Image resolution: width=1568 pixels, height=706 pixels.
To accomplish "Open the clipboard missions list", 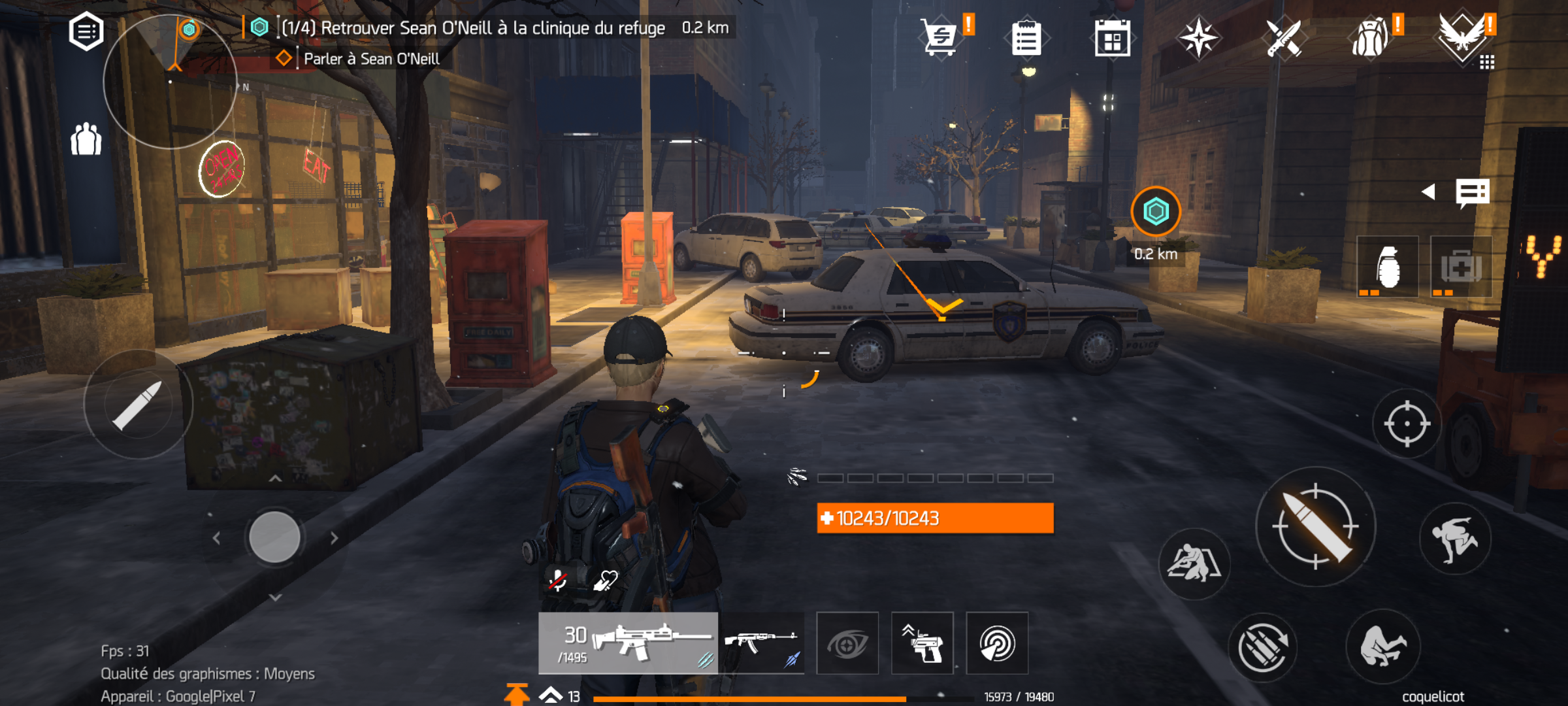I will tap(1026, 39).
